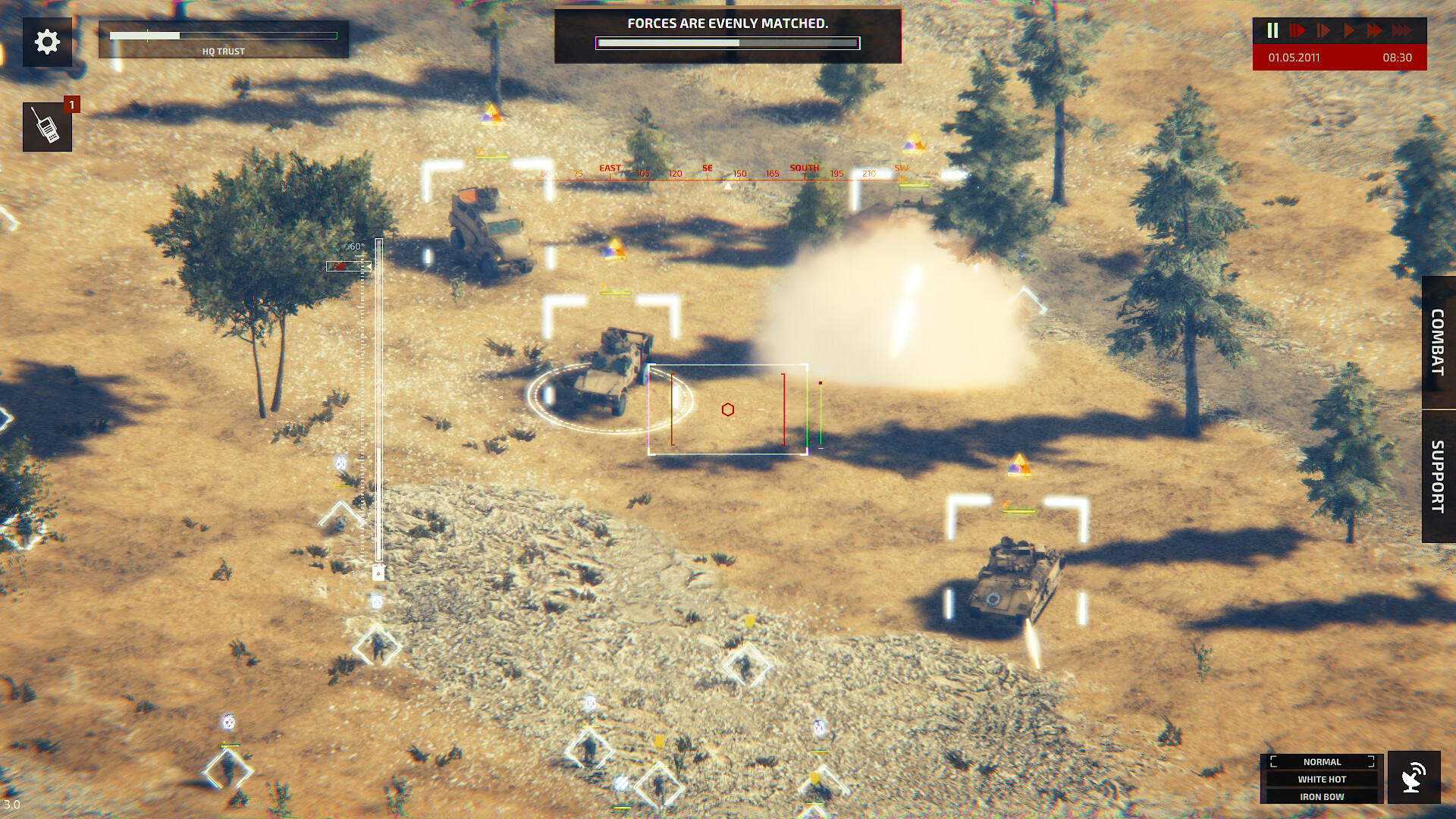The height and width of the screenshot is (819, 1456).
Task: Click the date 01.05.2011 display
Action: coord(1293,57)
